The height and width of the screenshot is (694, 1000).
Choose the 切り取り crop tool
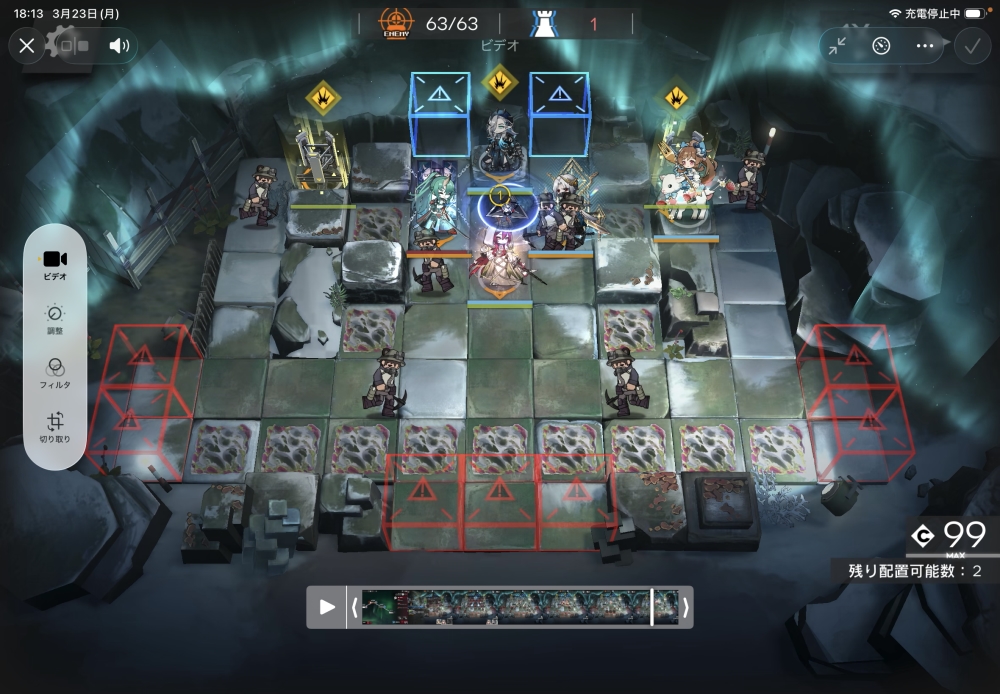coord(55,428)
